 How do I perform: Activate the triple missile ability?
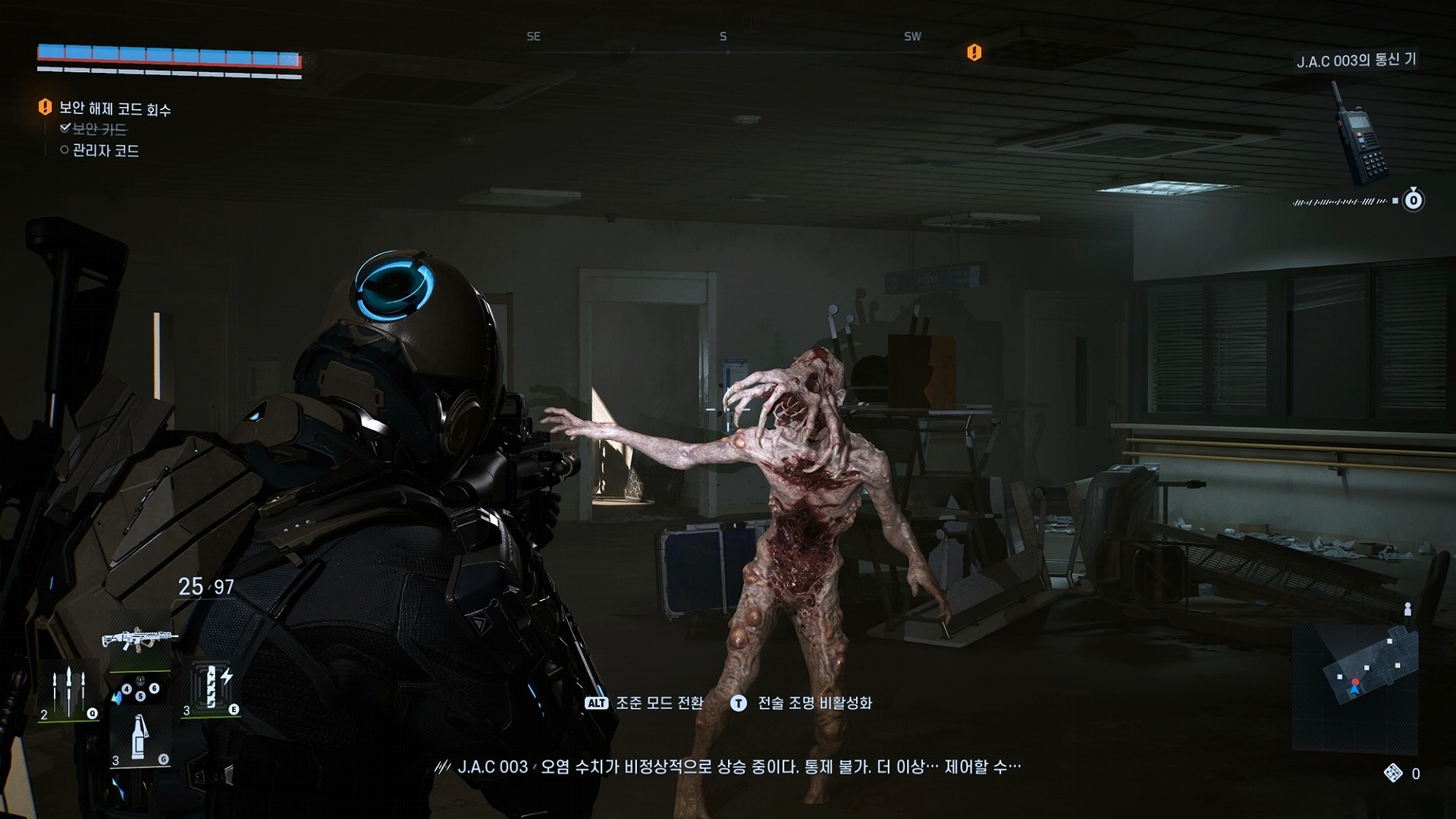point(68,692)
